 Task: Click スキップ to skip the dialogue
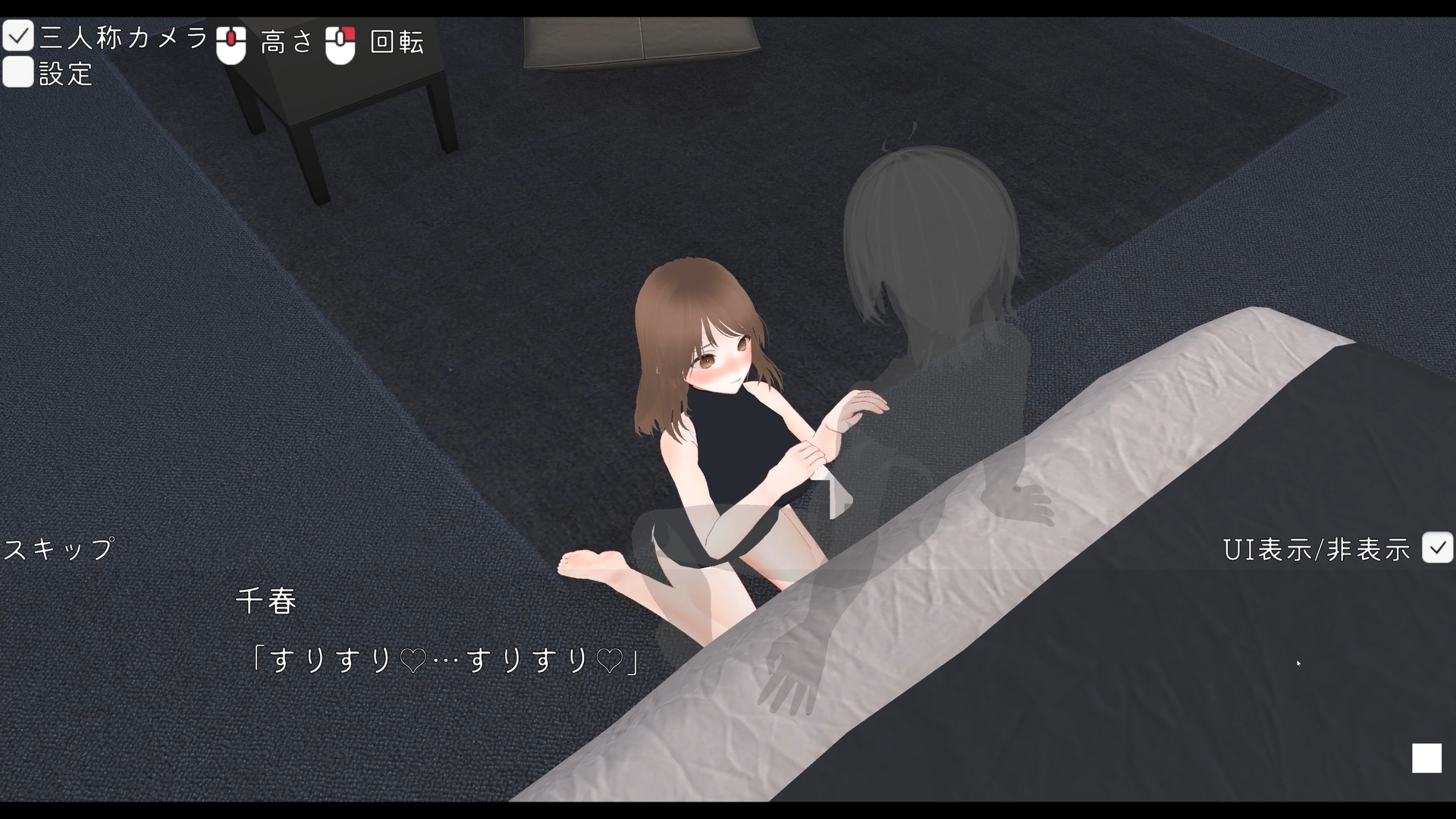(57, 548)
